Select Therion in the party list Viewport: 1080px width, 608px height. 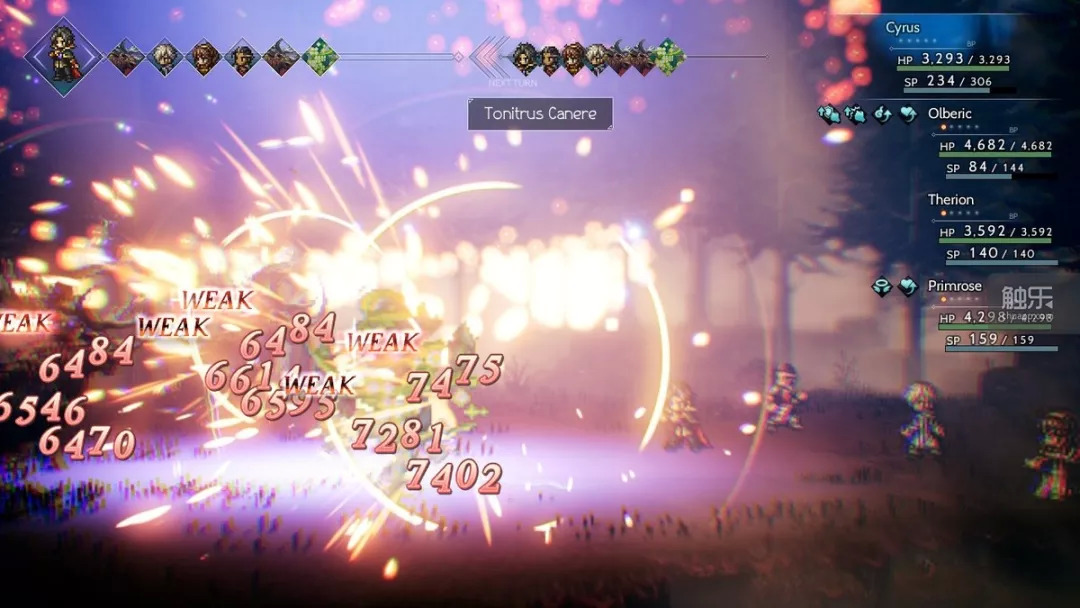coord(950,200)
